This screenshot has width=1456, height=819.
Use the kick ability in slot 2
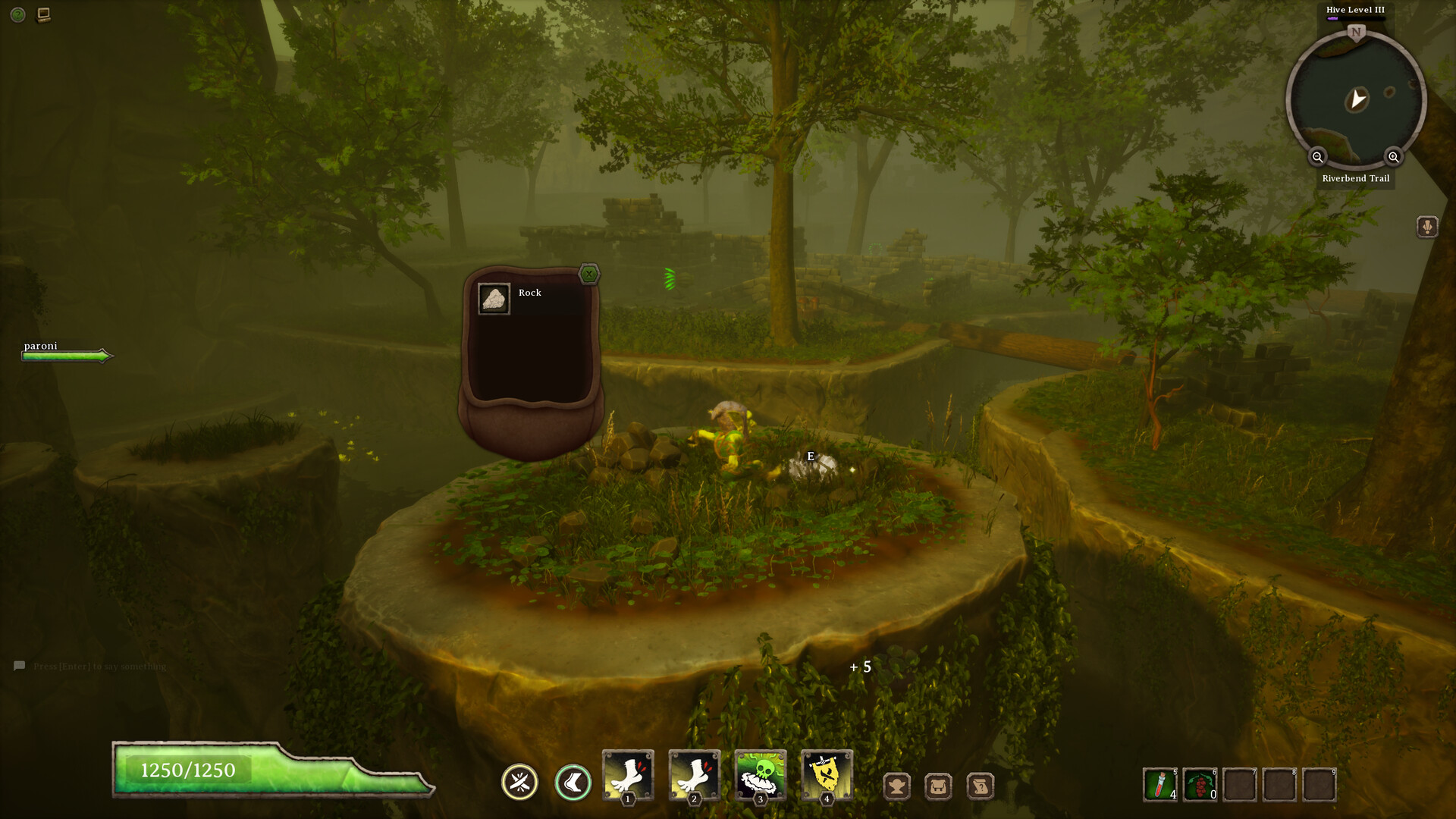tap(694, 775)
